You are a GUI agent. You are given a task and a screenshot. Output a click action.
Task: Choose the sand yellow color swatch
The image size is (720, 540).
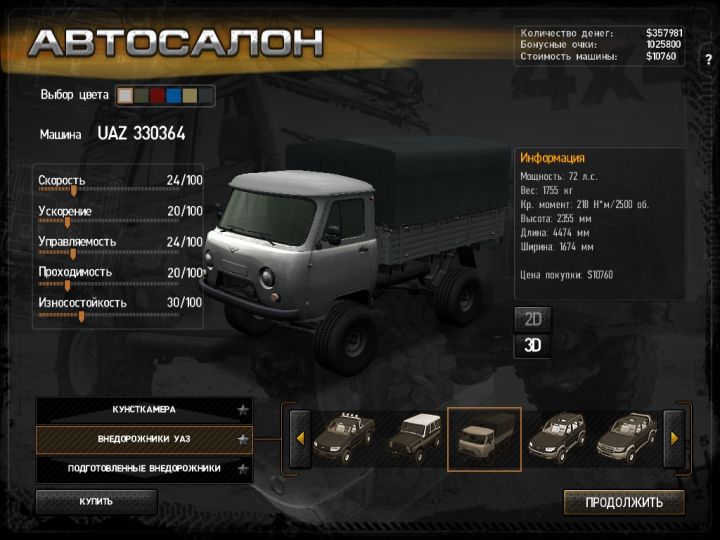pos(189,96)
